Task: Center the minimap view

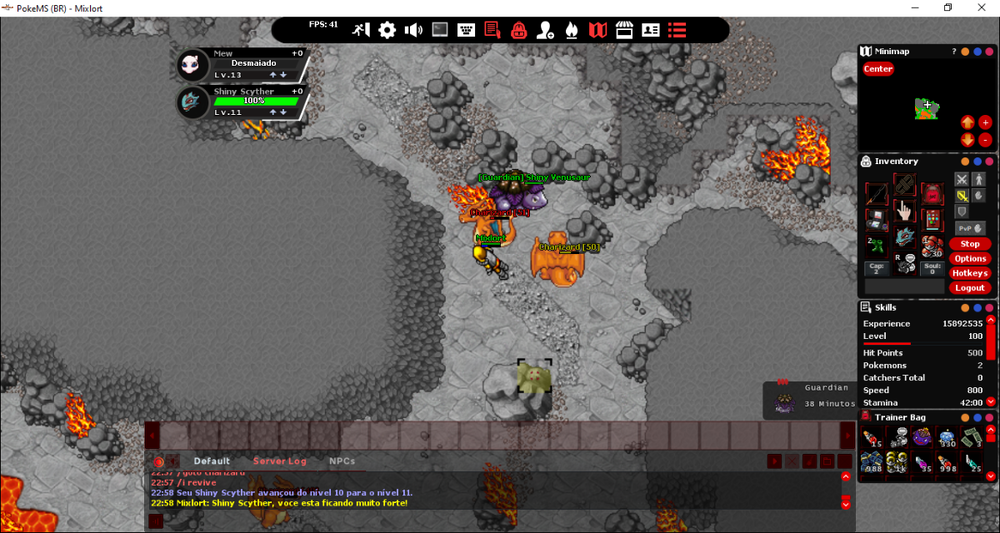Action: pos(878,69)
